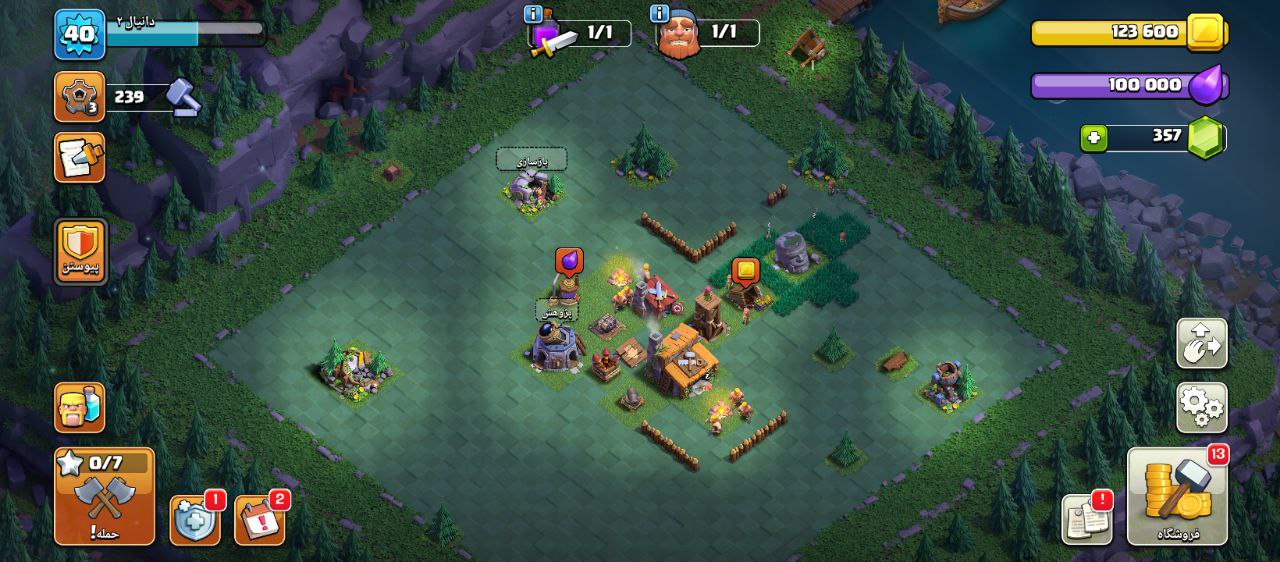Screen dimensions: 1280x562
Task: Open the shop with the hammer and coins
Action: pyautogui.click(x=1177, y=496)
